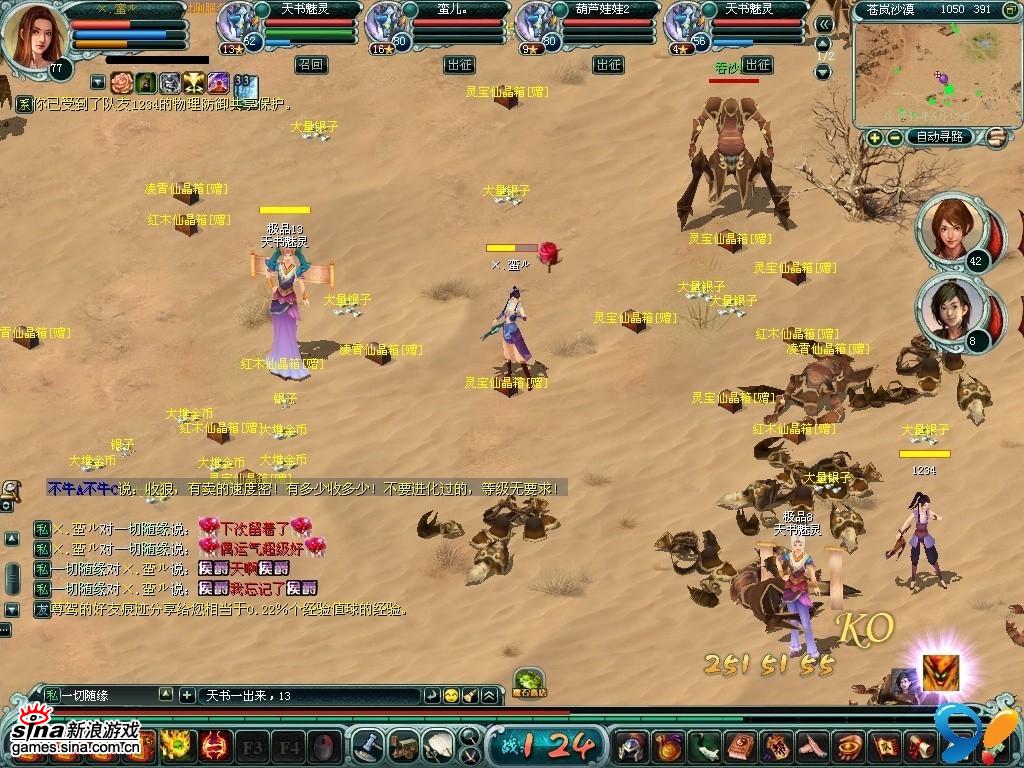Open the chat emoticon smiley picker
Image resolution: width=1024 pixels, height=768 pixels.
[x=452, y=695]
